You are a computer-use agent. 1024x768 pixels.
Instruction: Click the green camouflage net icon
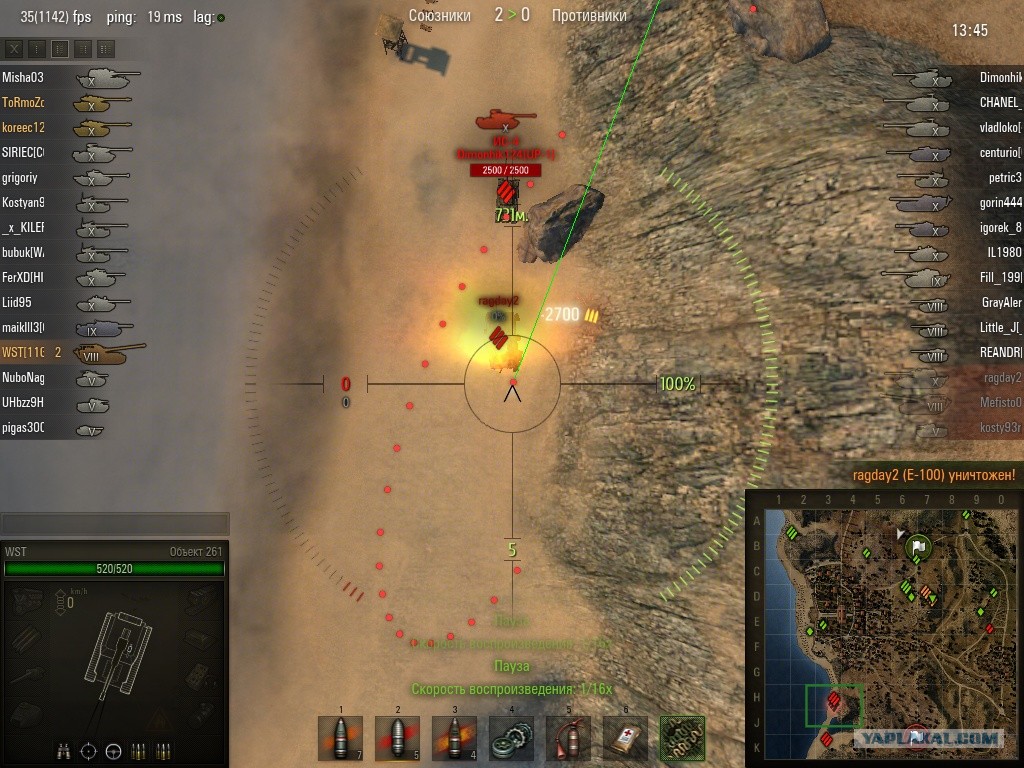pos(682,739)
